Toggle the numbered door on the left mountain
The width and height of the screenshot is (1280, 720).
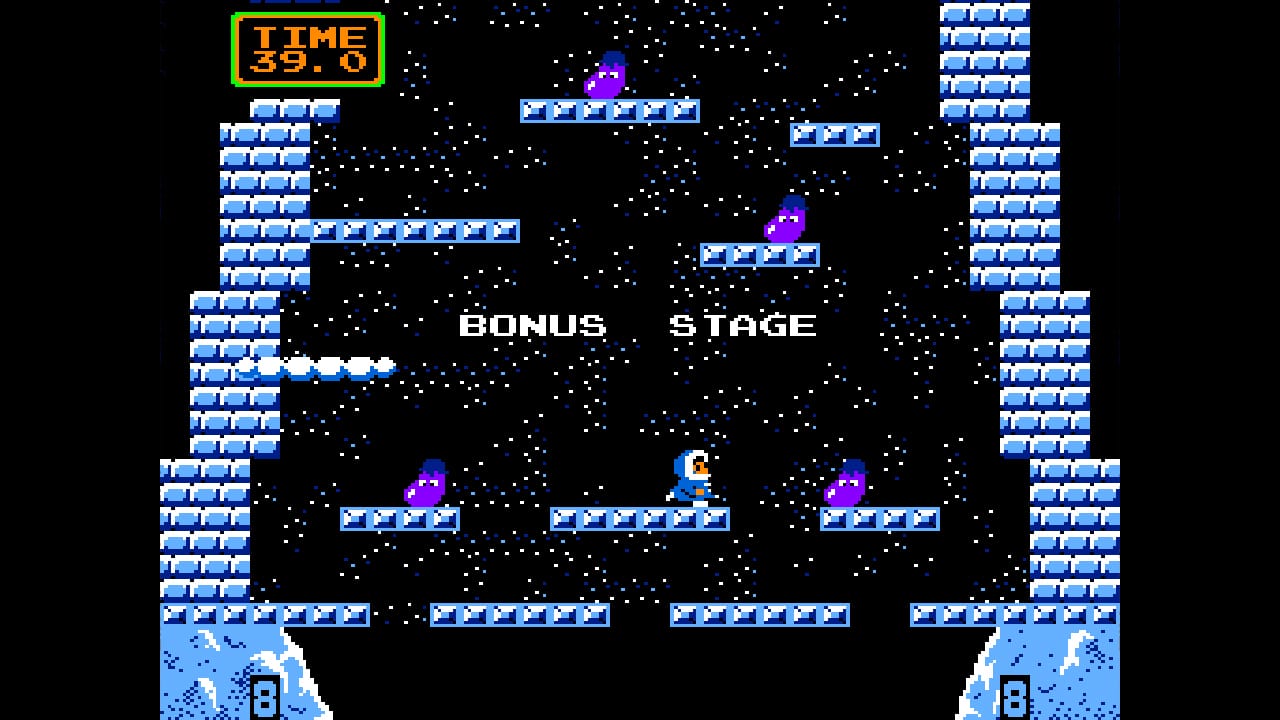(263, 698)
